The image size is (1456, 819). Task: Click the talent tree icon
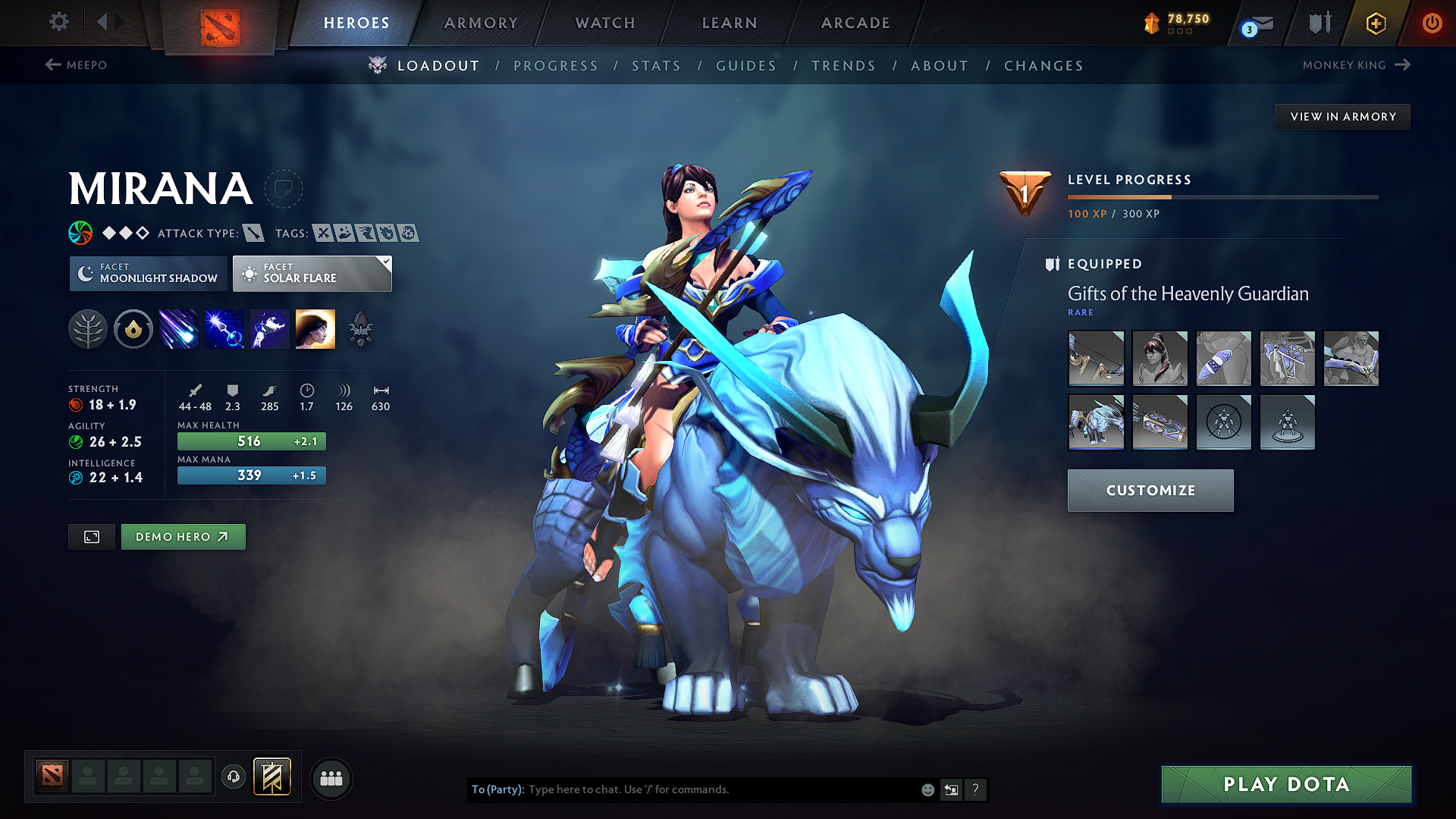pyautogui.click(x=88, y=328)
